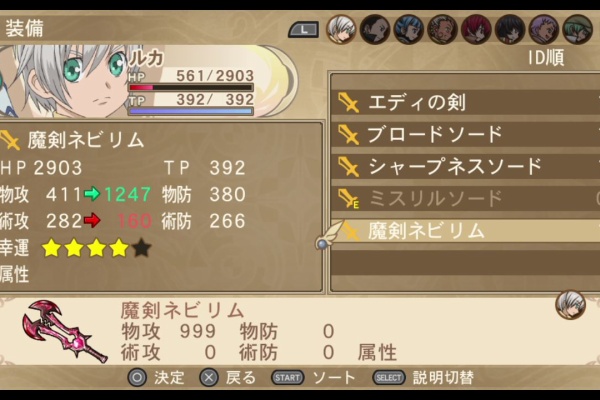Switch to the silver-haired Luca portrait
The image size is (600, 400).
coord(342,29)
